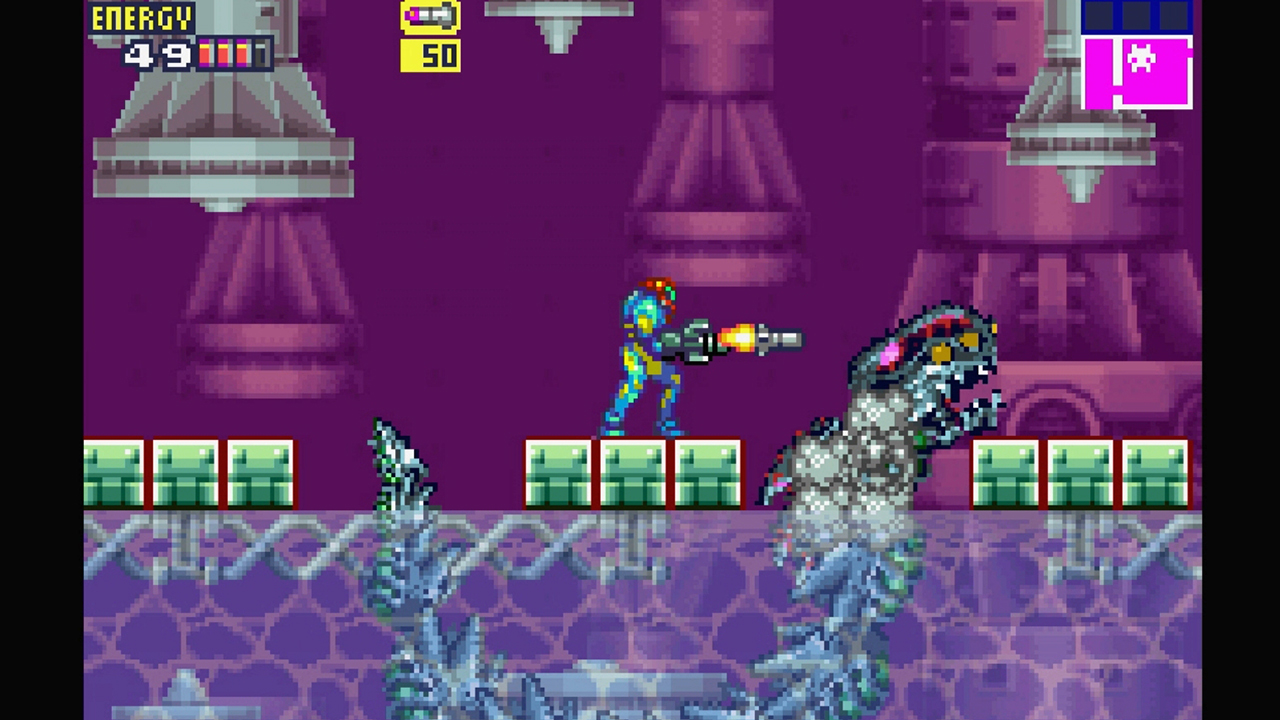1280x720 pixels.
Task: Click the spiked vine emerging through the floor
Action: [x=400, y=470]
